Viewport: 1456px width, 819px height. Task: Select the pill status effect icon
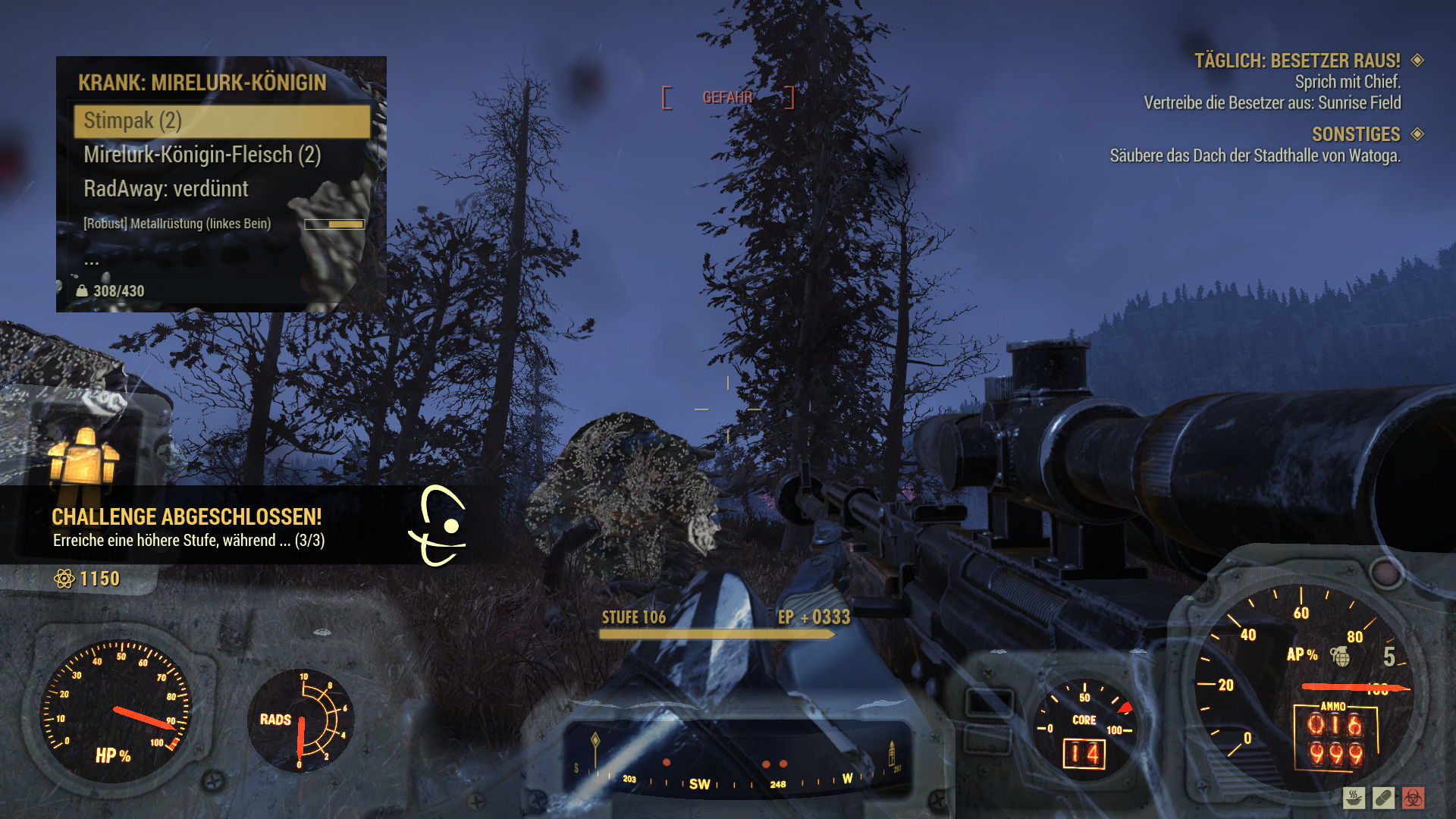click(x=1383, y=798)
